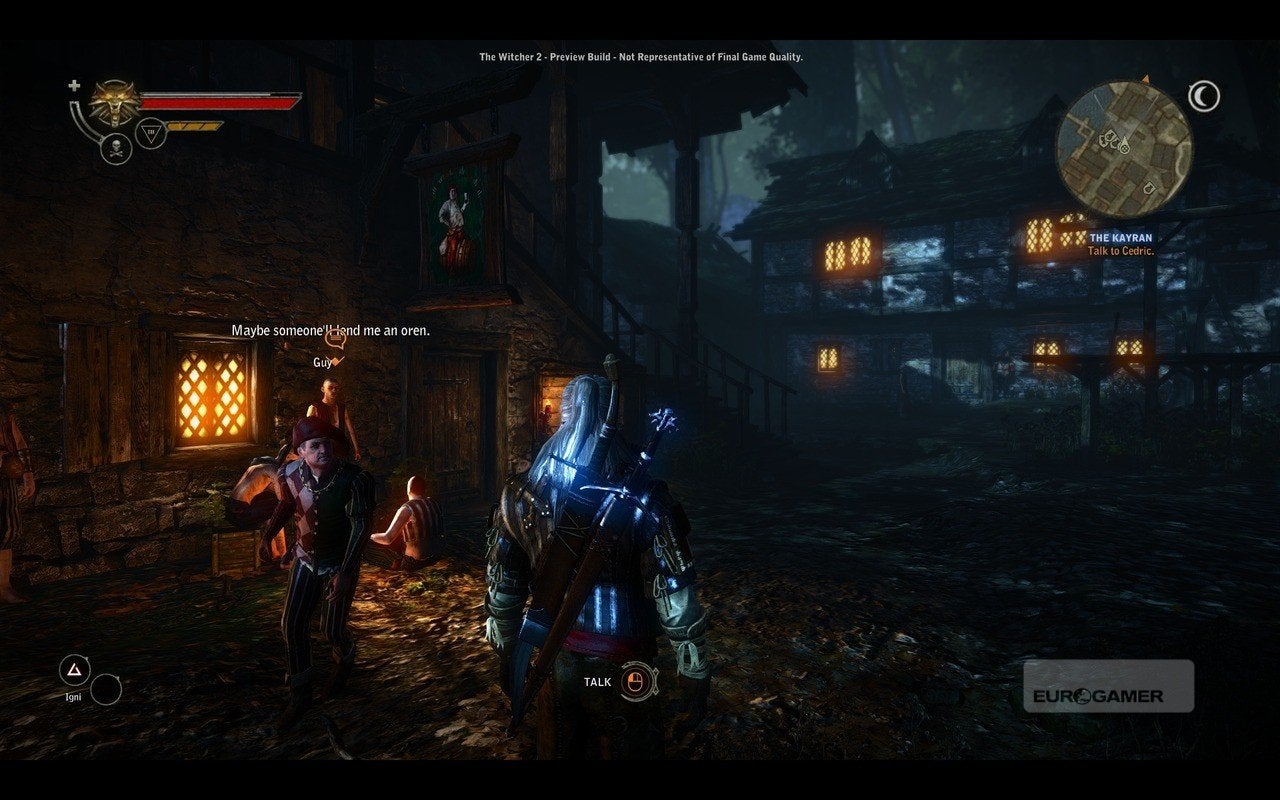Click the inverted triangle vigor icon
This screenshot has height=800, width=1280.
click(149, 131)
